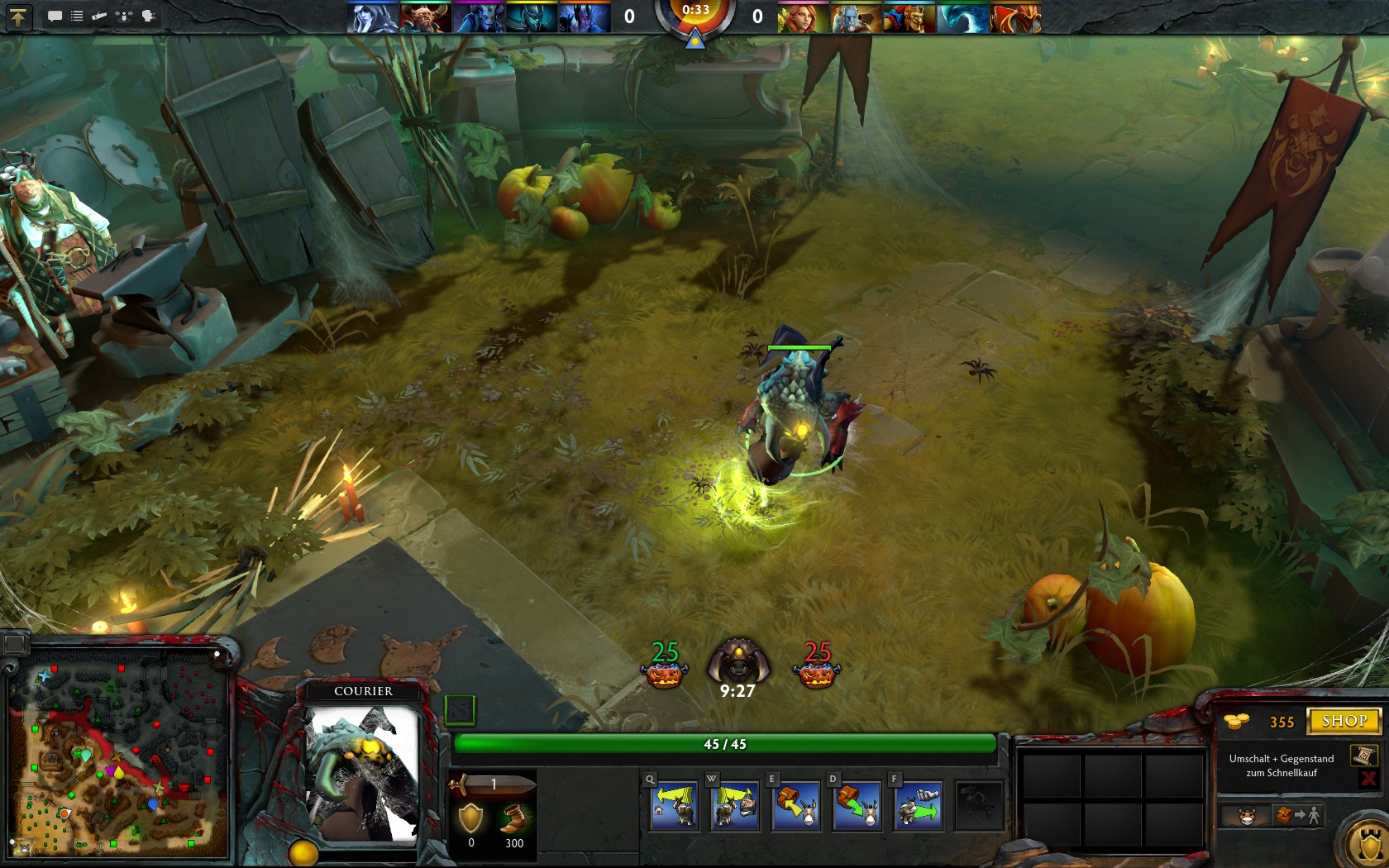Image resolution: width=1389 pixels, height=868 pixels.
Task: Activate the courier Transfer Items ability
Action: (x=857, y=806)
